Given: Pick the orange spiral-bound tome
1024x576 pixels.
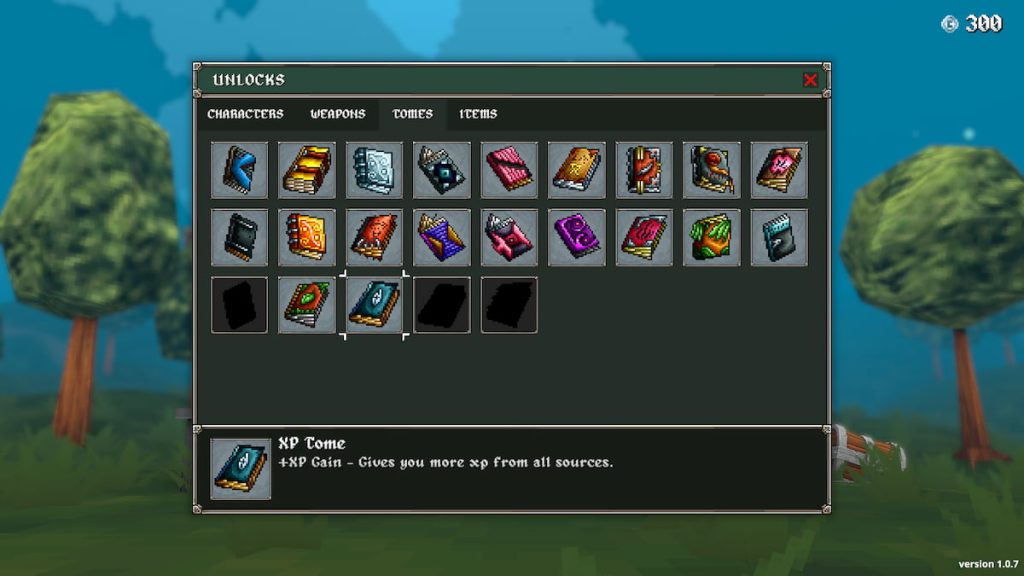Looking at the screenshot, I should coord(307,238).
